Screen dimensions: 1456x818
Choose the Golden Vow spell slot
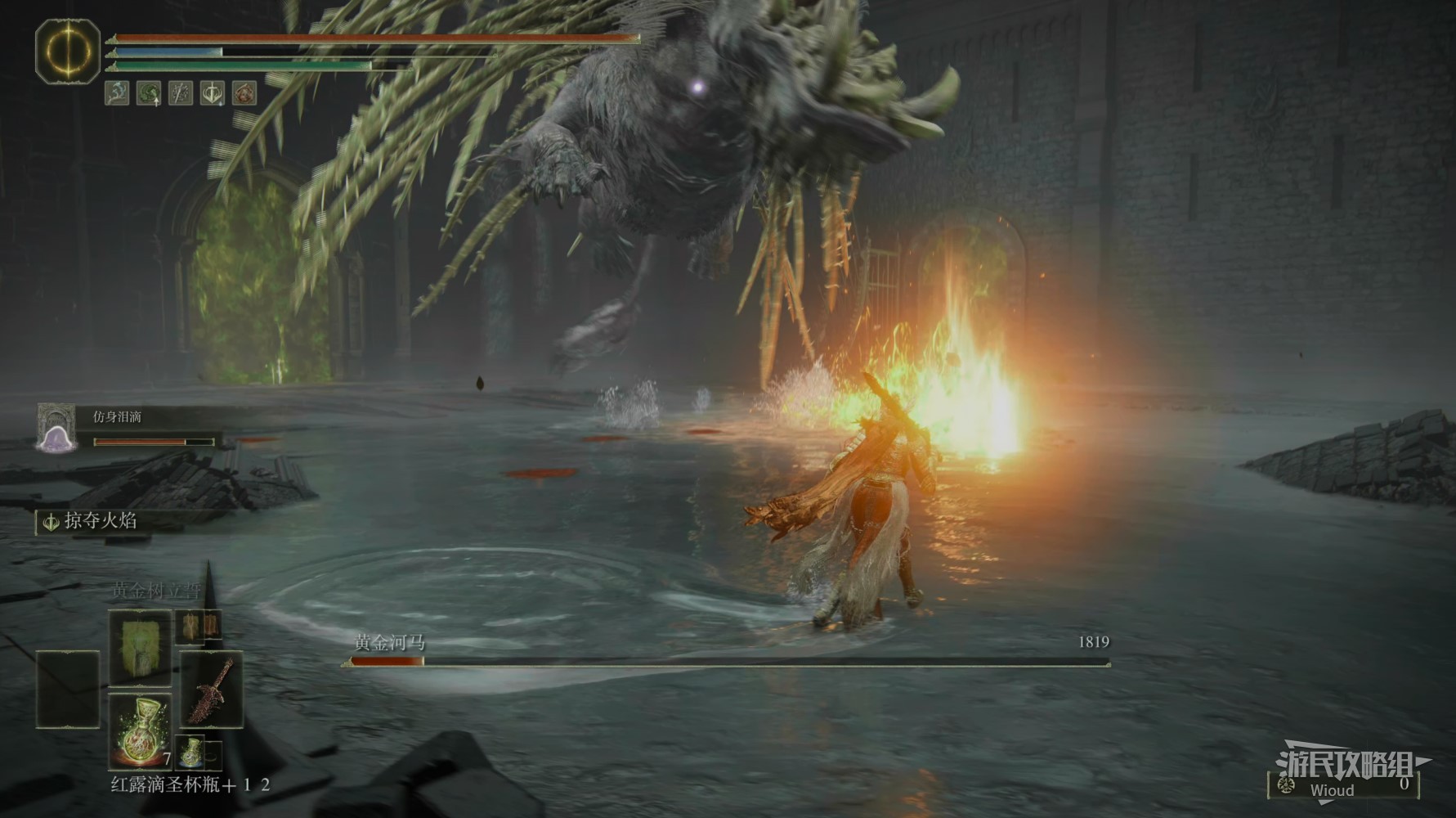pyautogui.click(x=140, y=646)
